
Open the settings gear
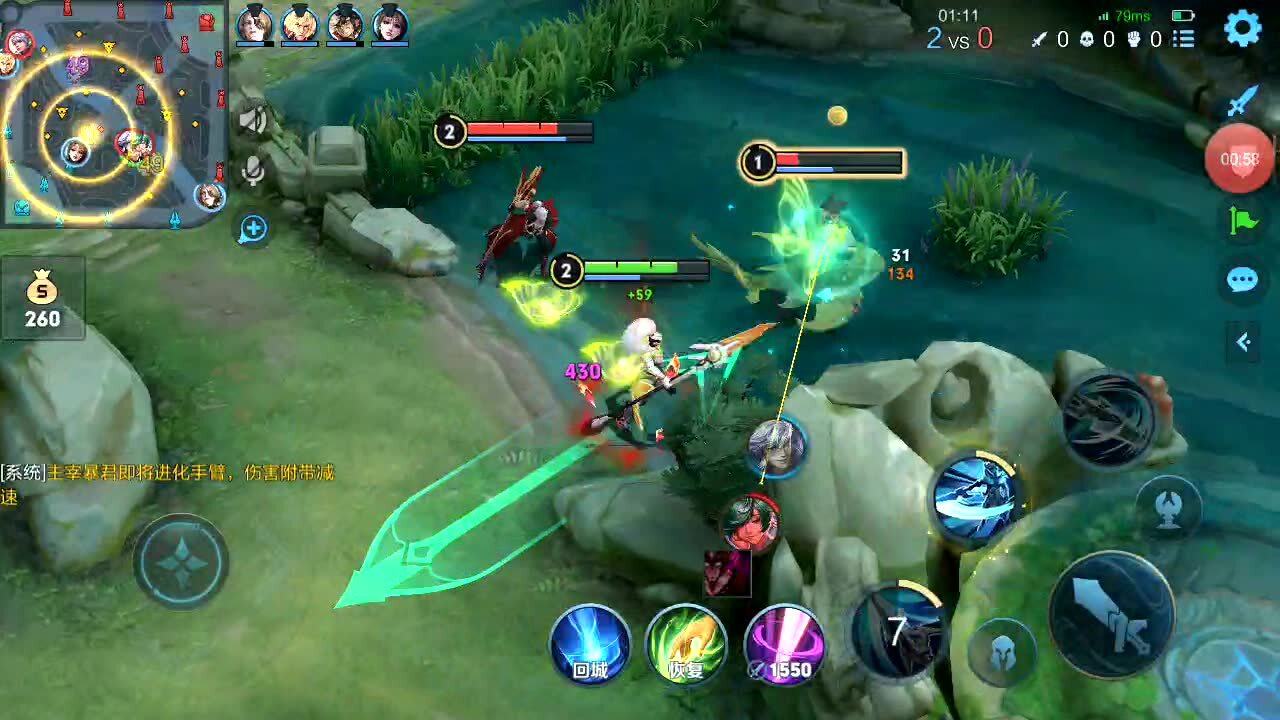pyautogui.click(x=1243, y=29)
